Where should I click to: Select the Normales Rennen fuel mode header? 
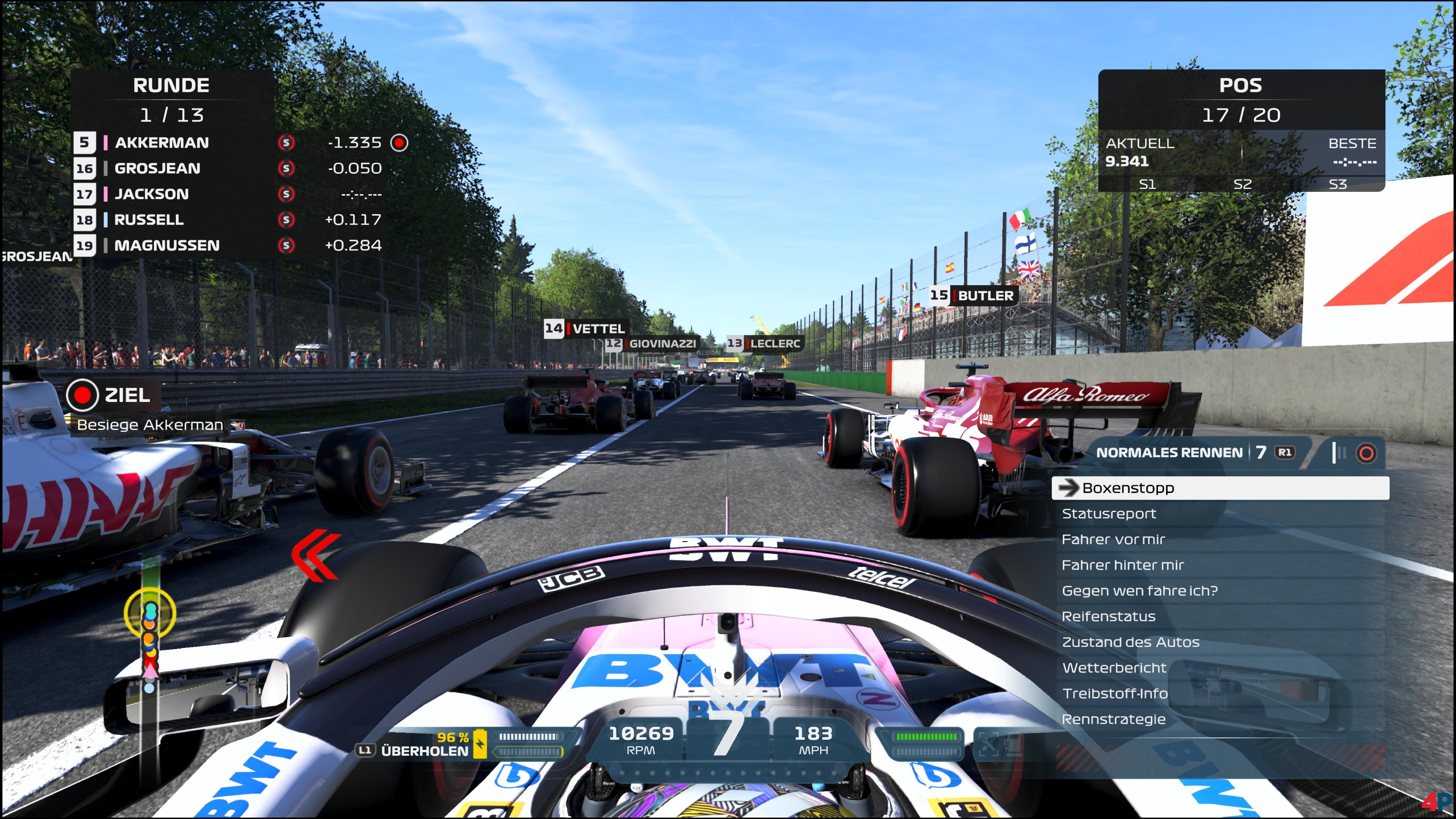1169,453
